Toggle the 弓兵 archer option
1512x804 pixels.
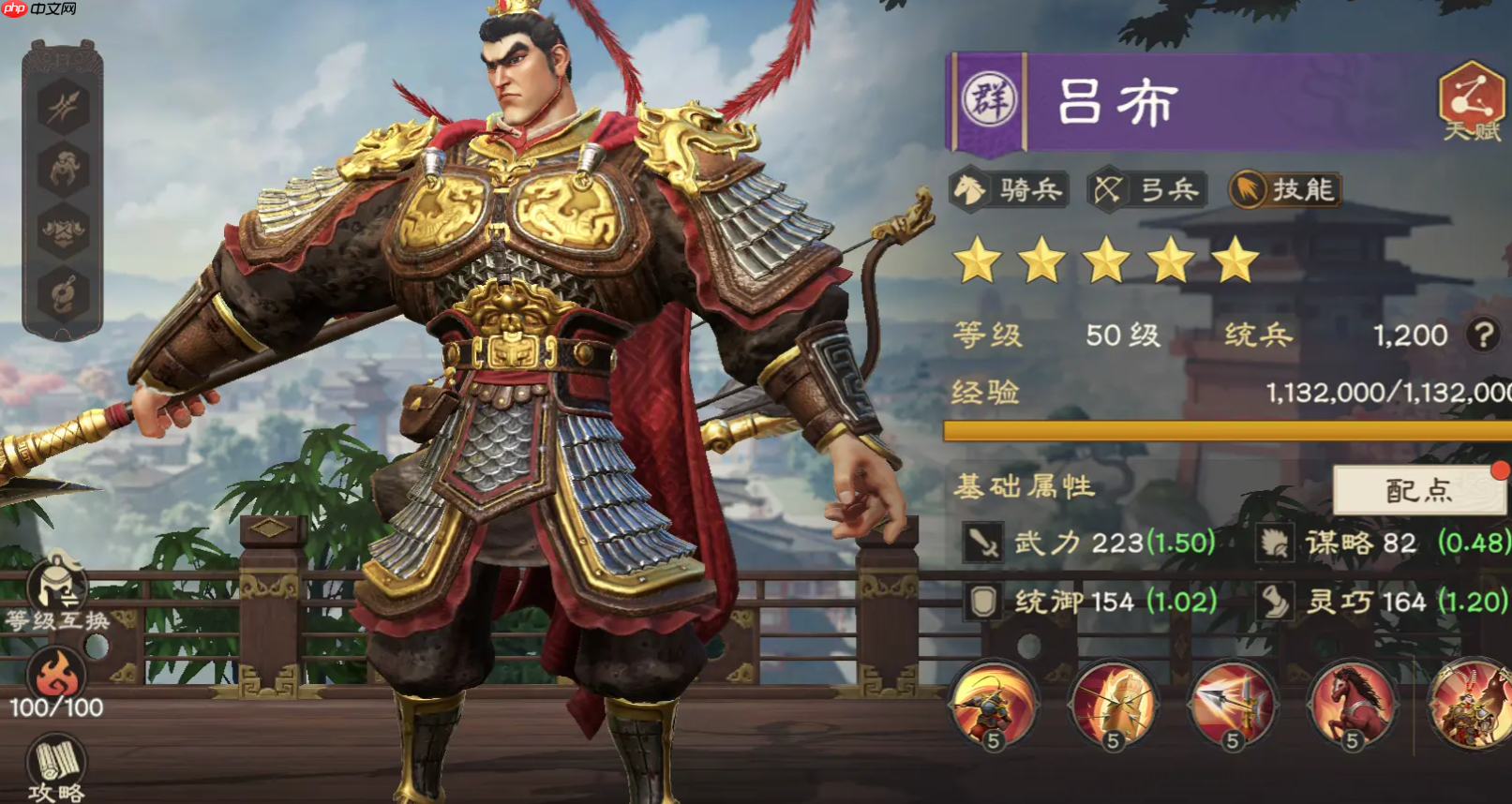coord(1145,188)
